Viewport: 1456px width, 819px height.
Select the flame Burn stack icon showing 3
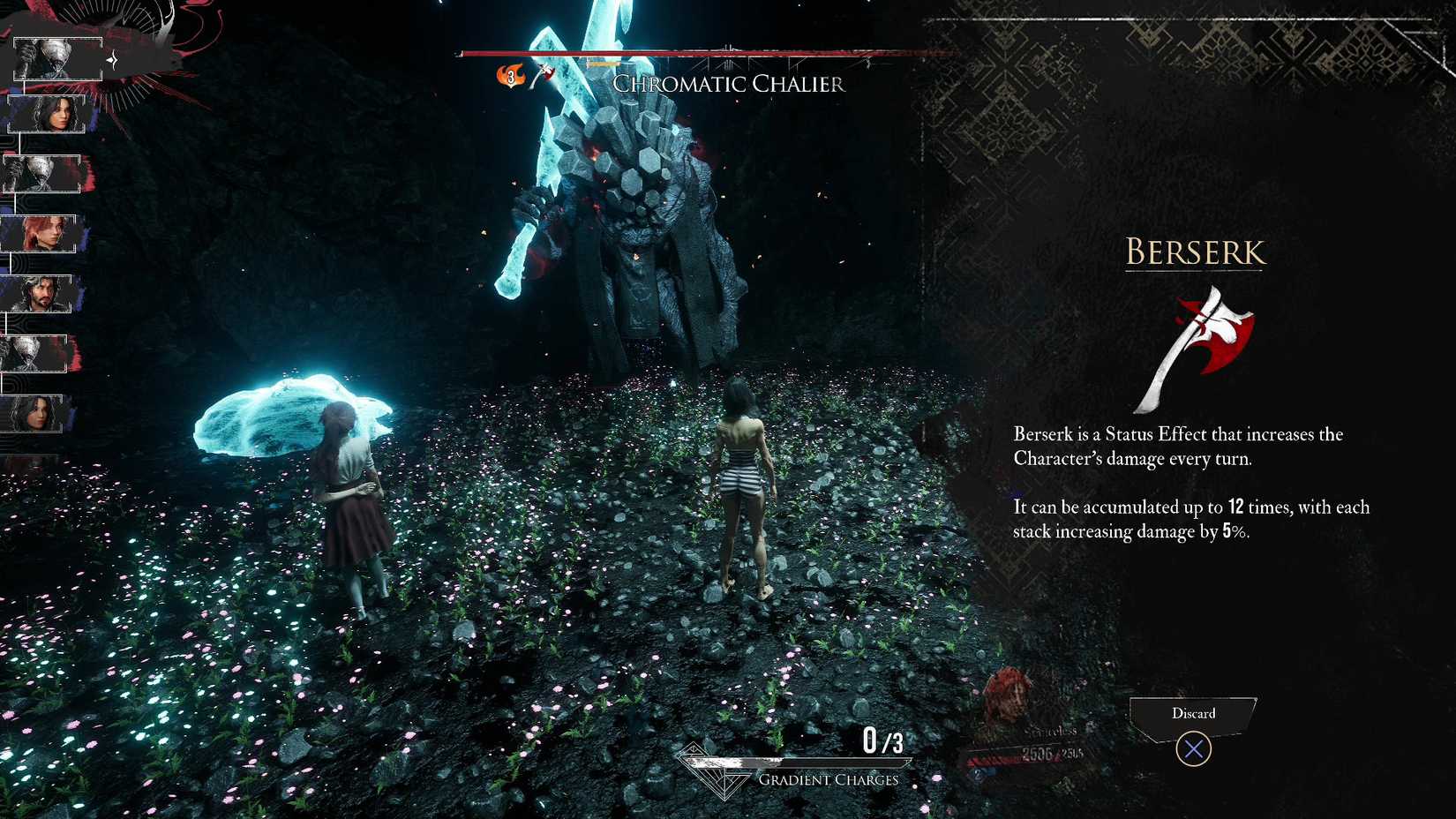click(x=510, y=76)
